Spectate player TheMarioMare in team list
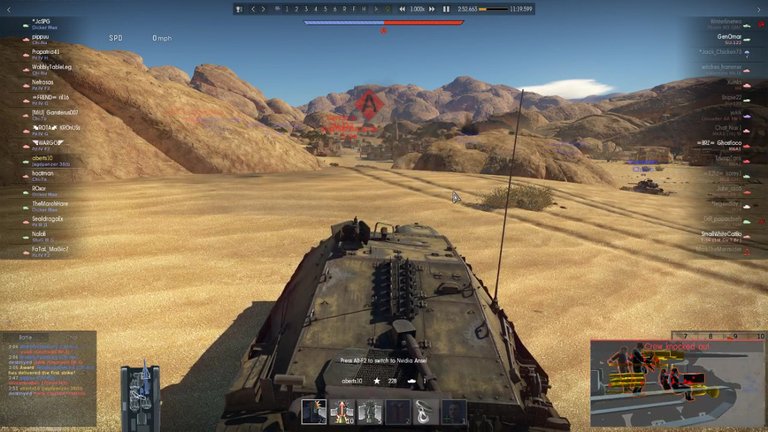Image resolution: width=768 pixels, height=432 pixels. click(48, 203)
